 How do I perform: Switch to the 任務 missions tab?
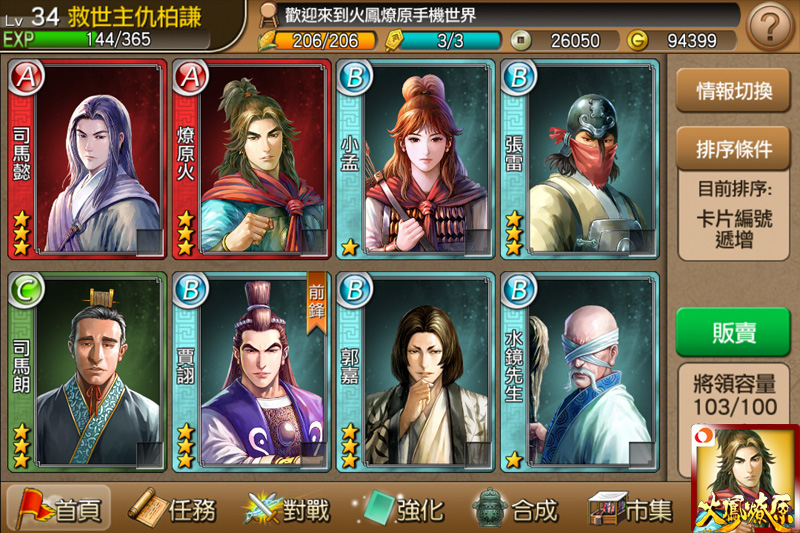(x=175, y=509)
